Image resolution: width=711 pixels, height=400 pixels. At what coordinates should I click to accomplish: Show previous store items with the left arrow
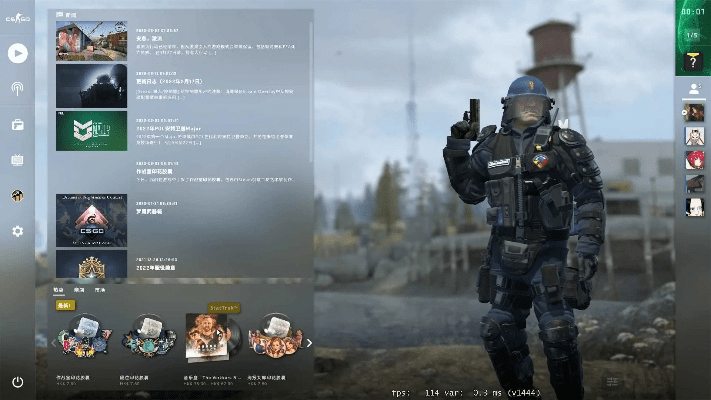point(55,343)
